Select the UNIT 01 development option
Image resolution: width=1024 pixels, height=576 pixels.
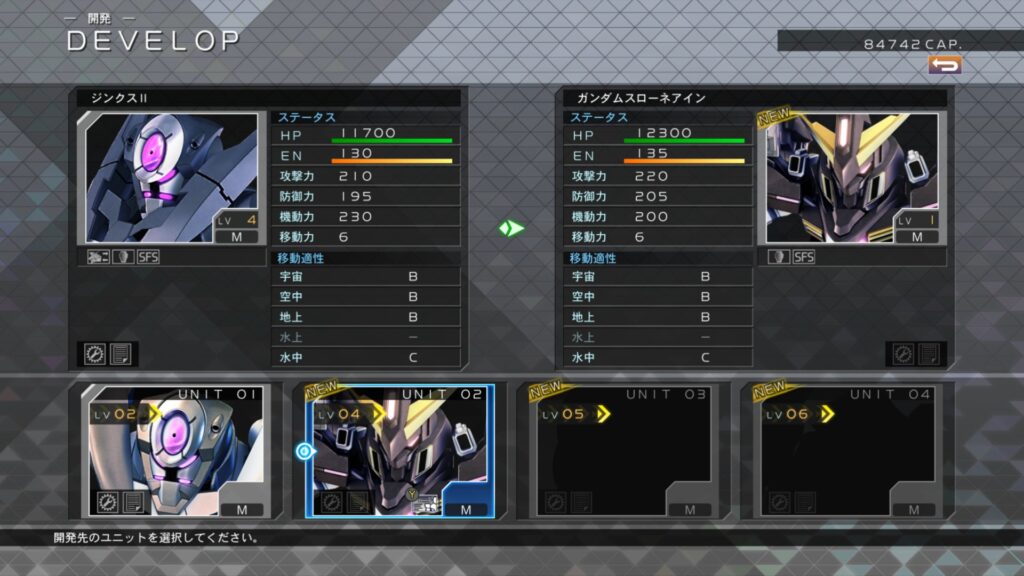point(175,450)
